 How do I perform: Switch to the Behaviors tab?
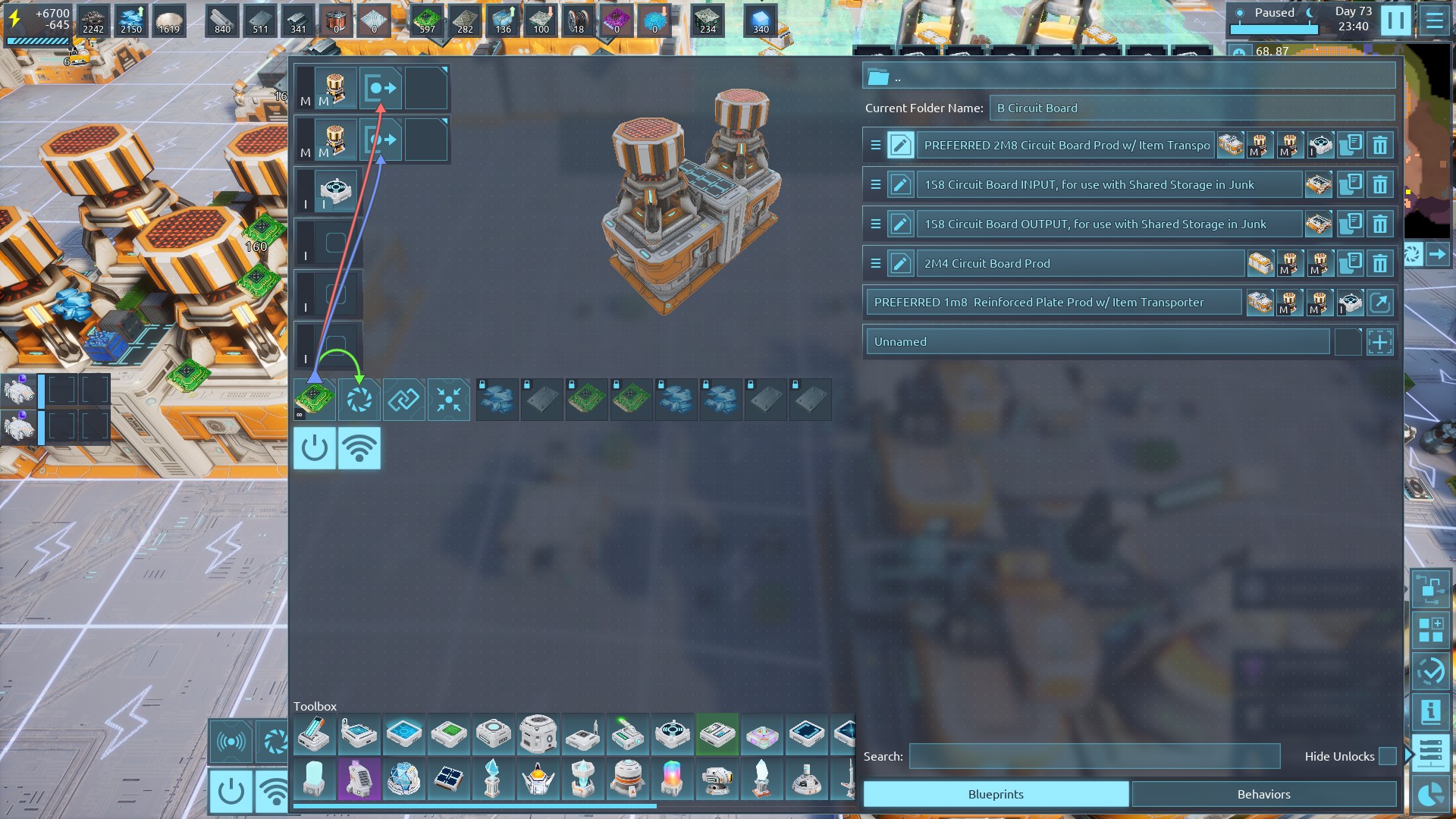pyautogui.click(x=1263, y=794)
